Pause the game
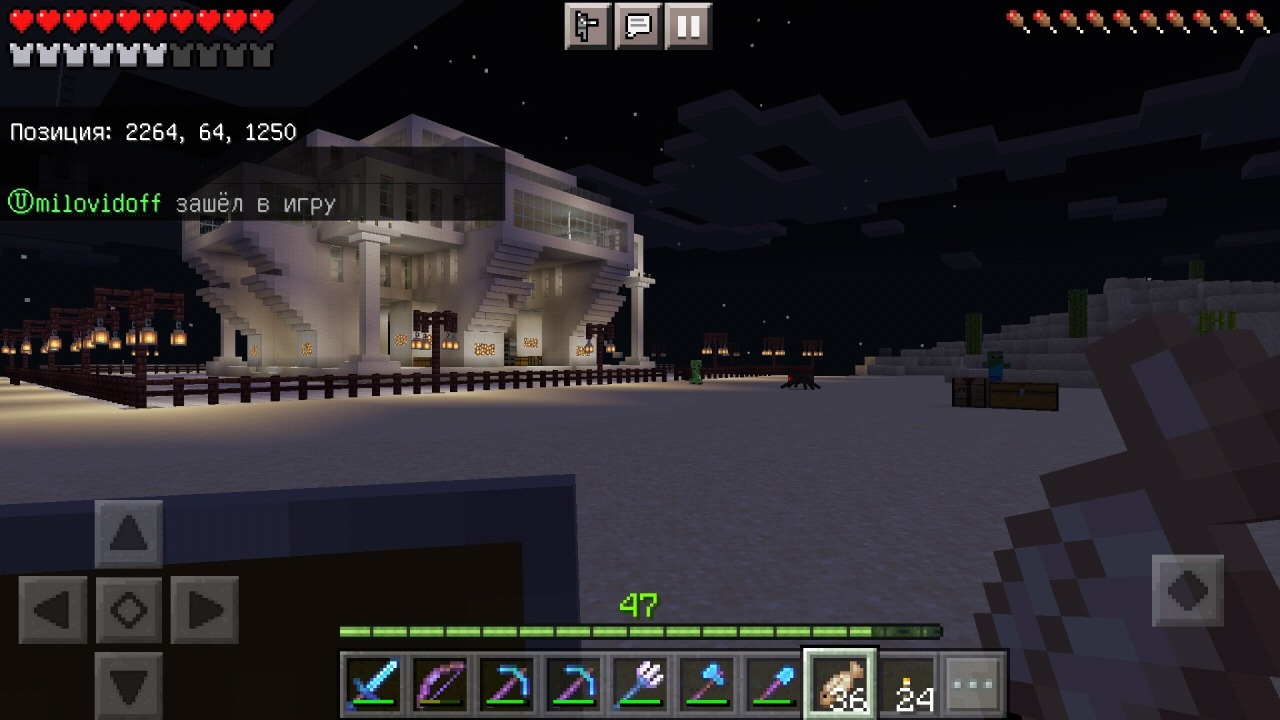The image size is (1280, 720). (x=688, y=26)
